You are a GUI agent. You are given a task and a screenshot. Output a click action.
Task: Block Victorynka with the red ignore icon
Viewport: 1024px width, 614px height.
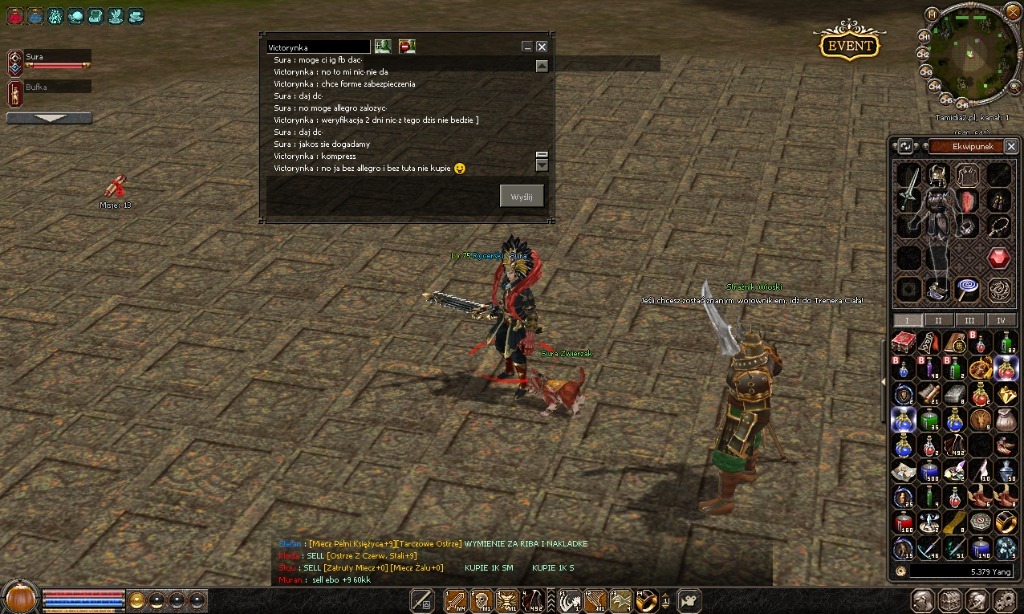(x=407, y=46)
